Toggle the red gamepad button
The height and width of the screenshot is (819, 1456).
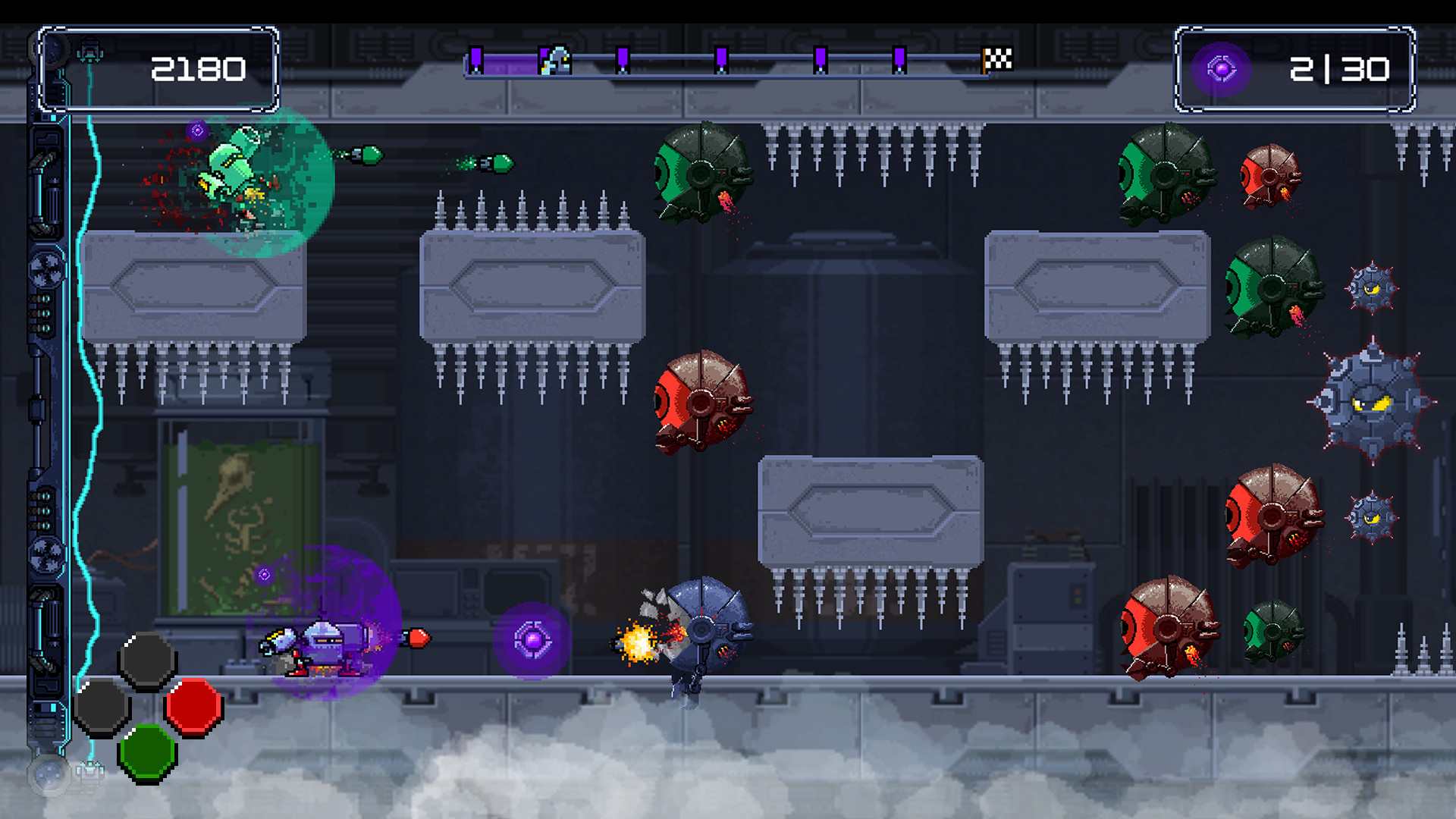point(193,707)
